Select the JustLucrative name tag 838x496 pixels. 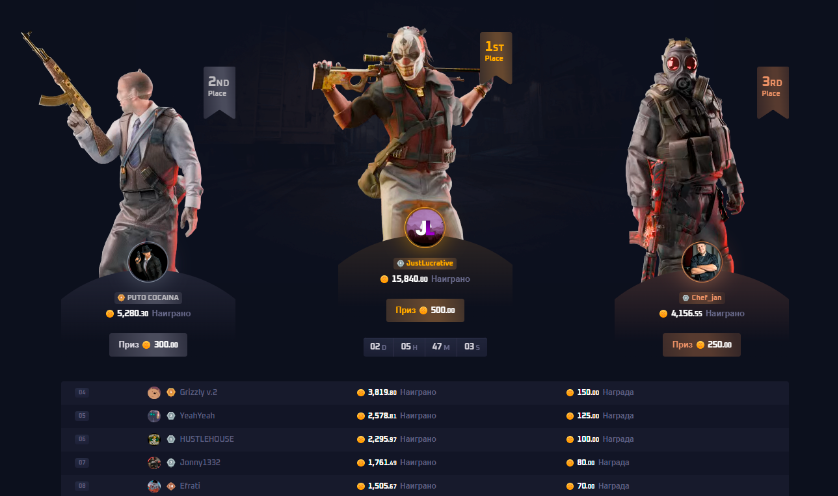(x=425, y=263)
